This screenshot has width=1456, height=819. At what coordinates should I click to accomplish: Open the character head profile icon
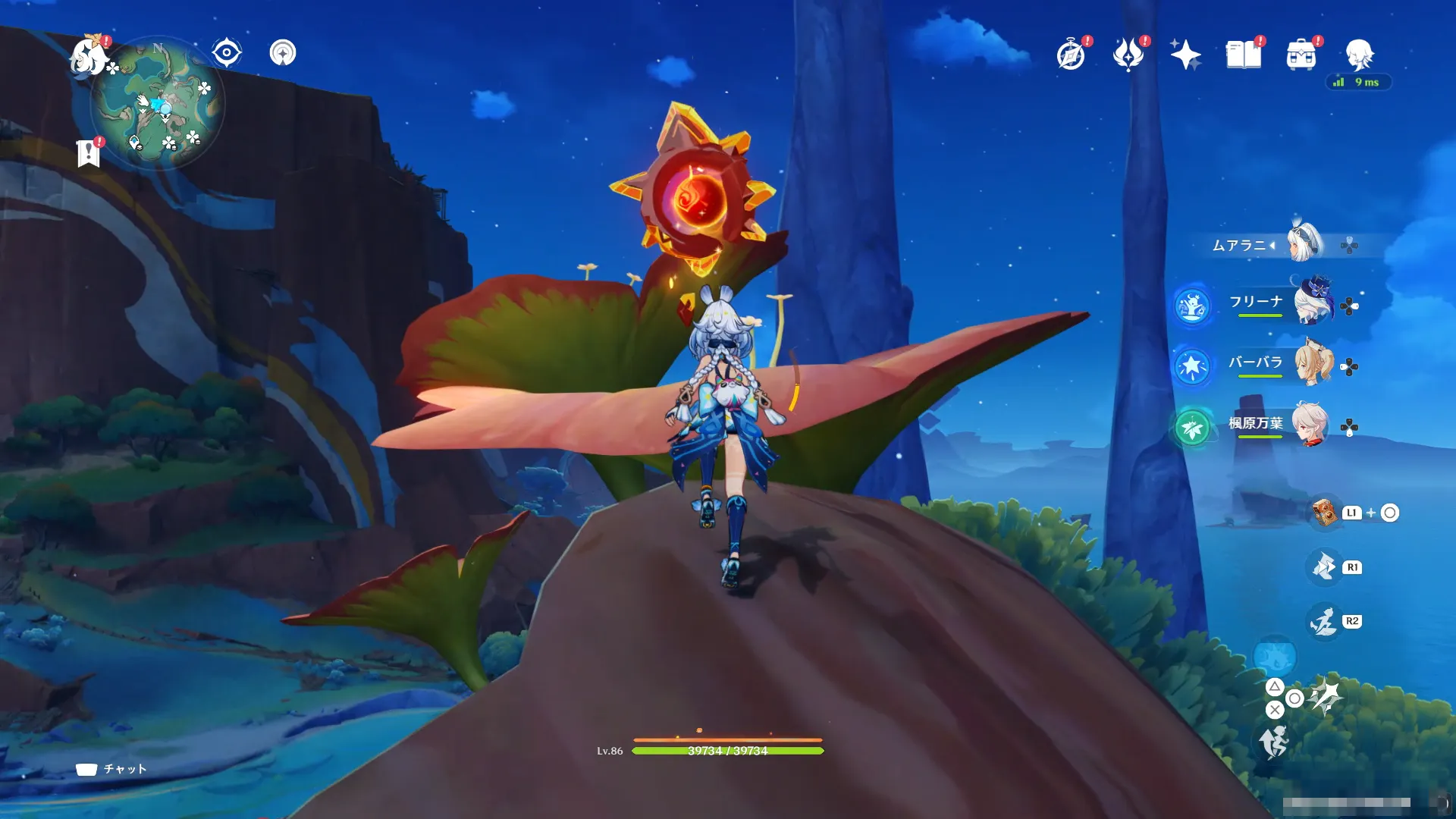tap(1359, 55)
